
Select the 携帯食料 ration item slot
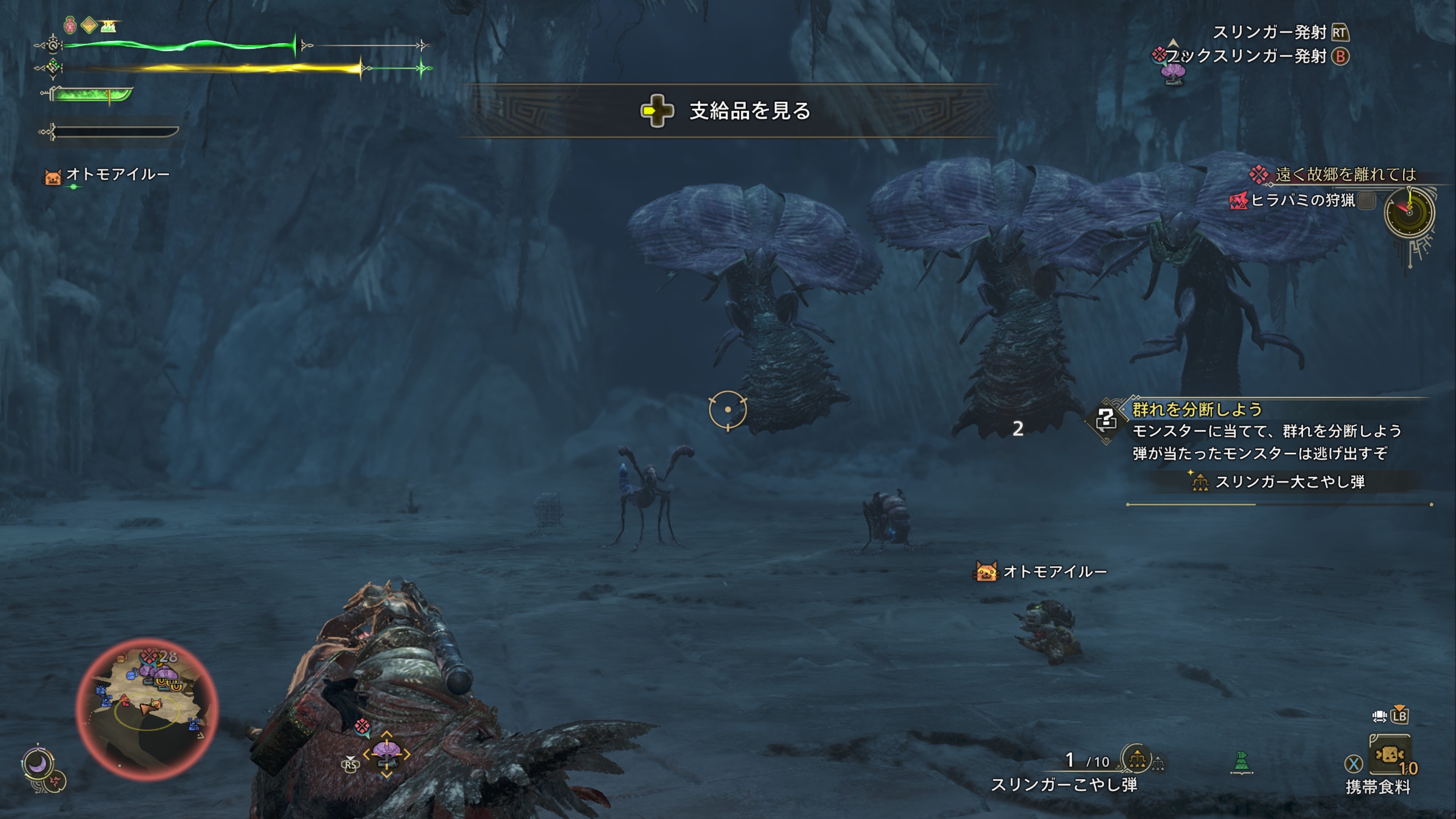click(x=1389, y=755)
